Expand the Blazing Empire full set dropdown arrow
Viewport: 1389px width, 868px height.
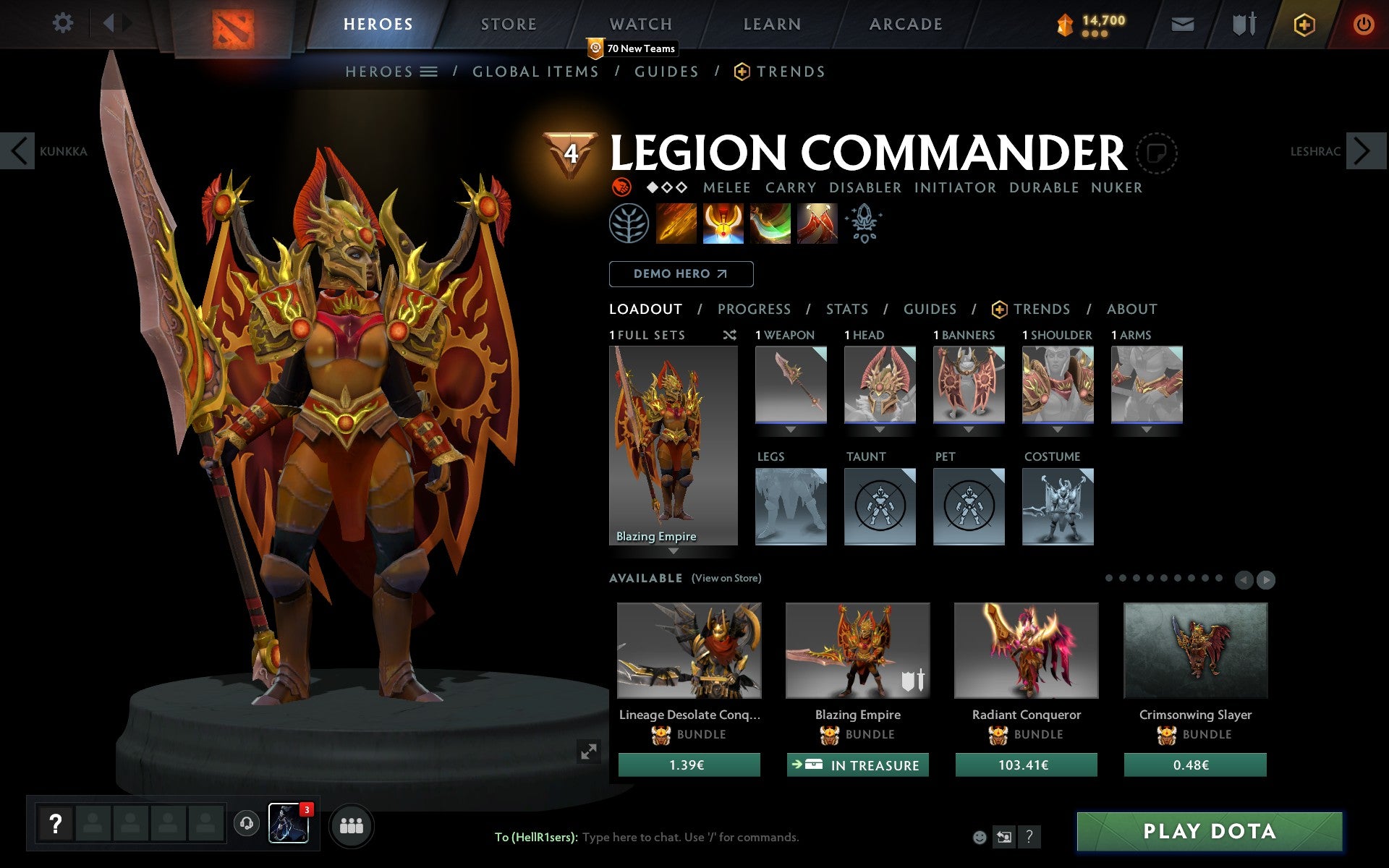[x=674, y=551]
